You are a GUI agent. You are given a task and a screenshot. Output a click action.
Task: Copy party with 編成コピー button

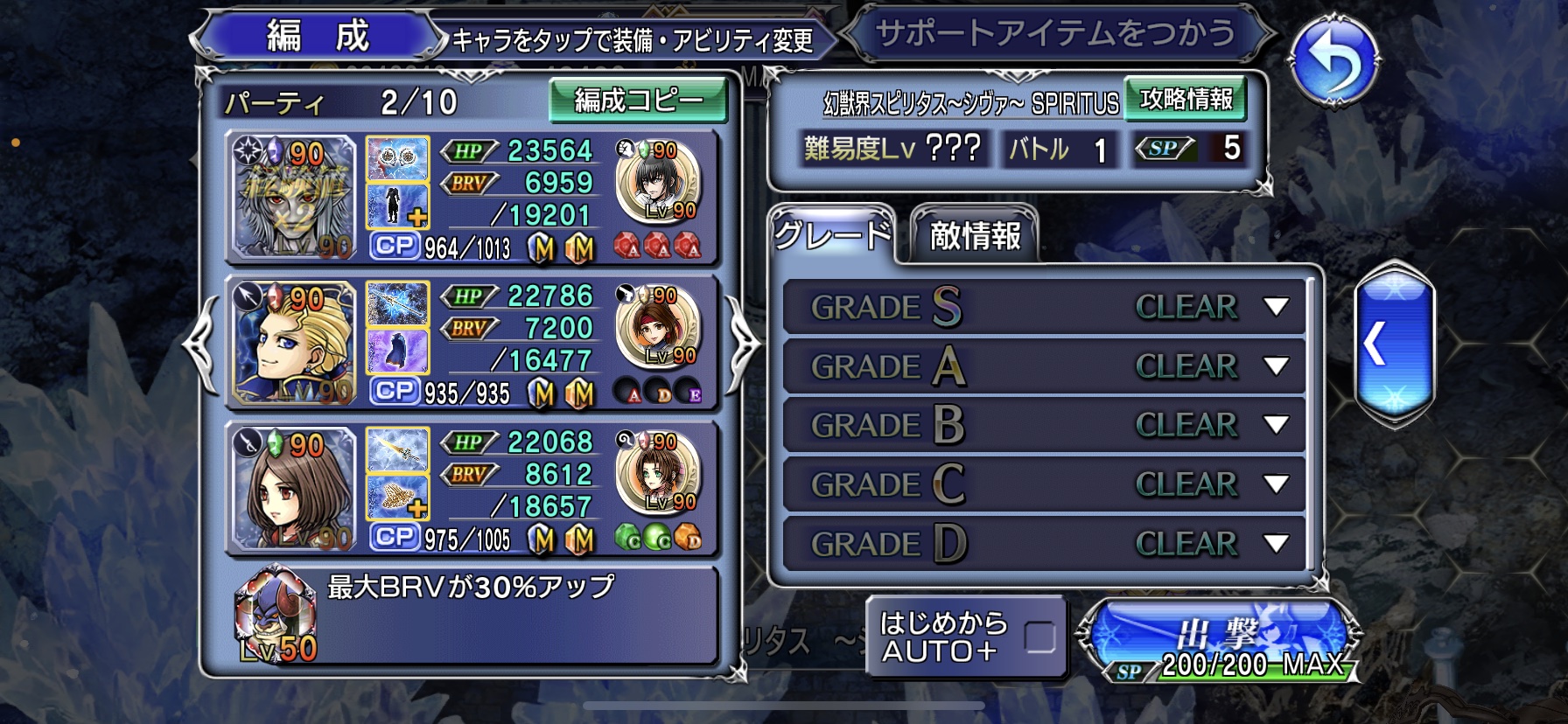[638, 101]
